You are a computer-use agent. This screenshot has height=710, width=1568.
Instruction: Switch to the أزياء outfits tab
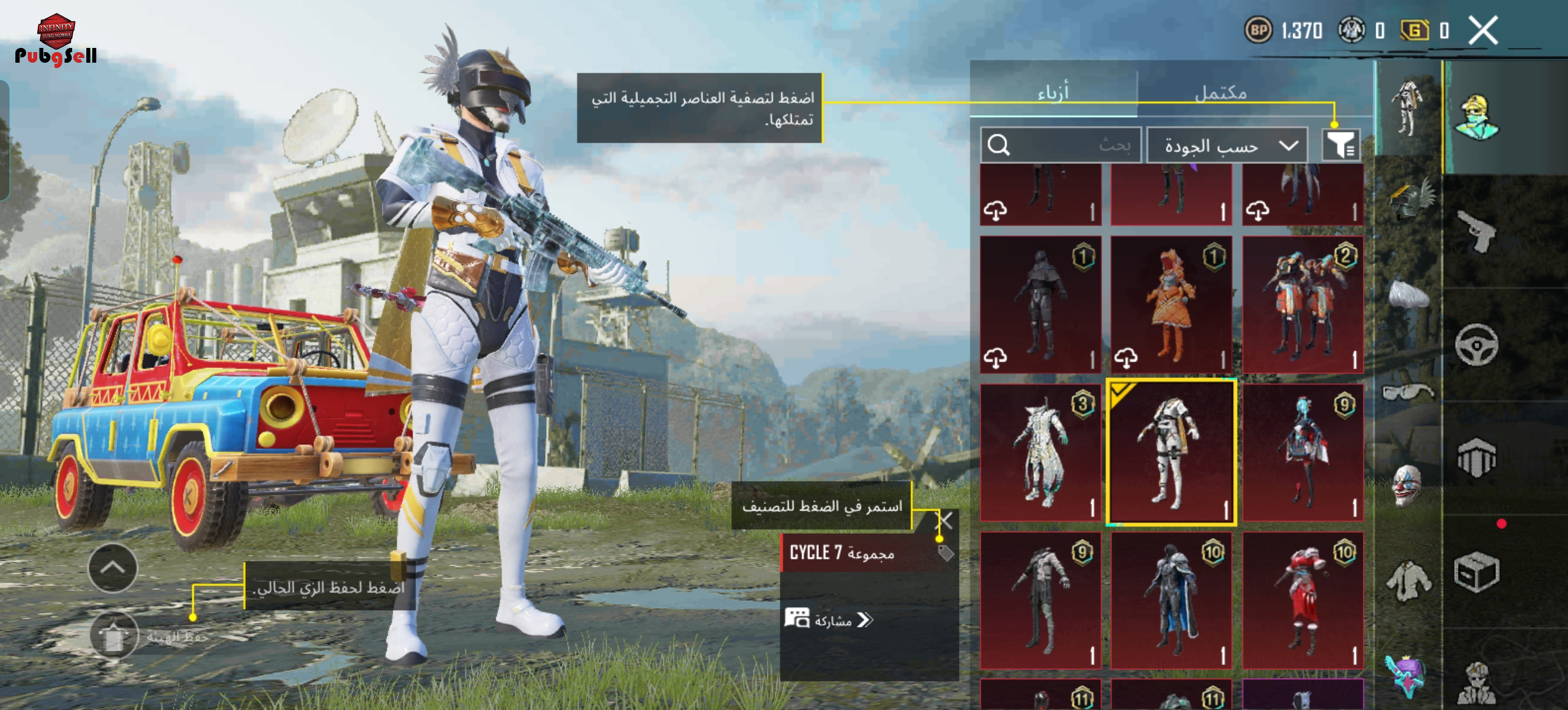pos(1052,92)
